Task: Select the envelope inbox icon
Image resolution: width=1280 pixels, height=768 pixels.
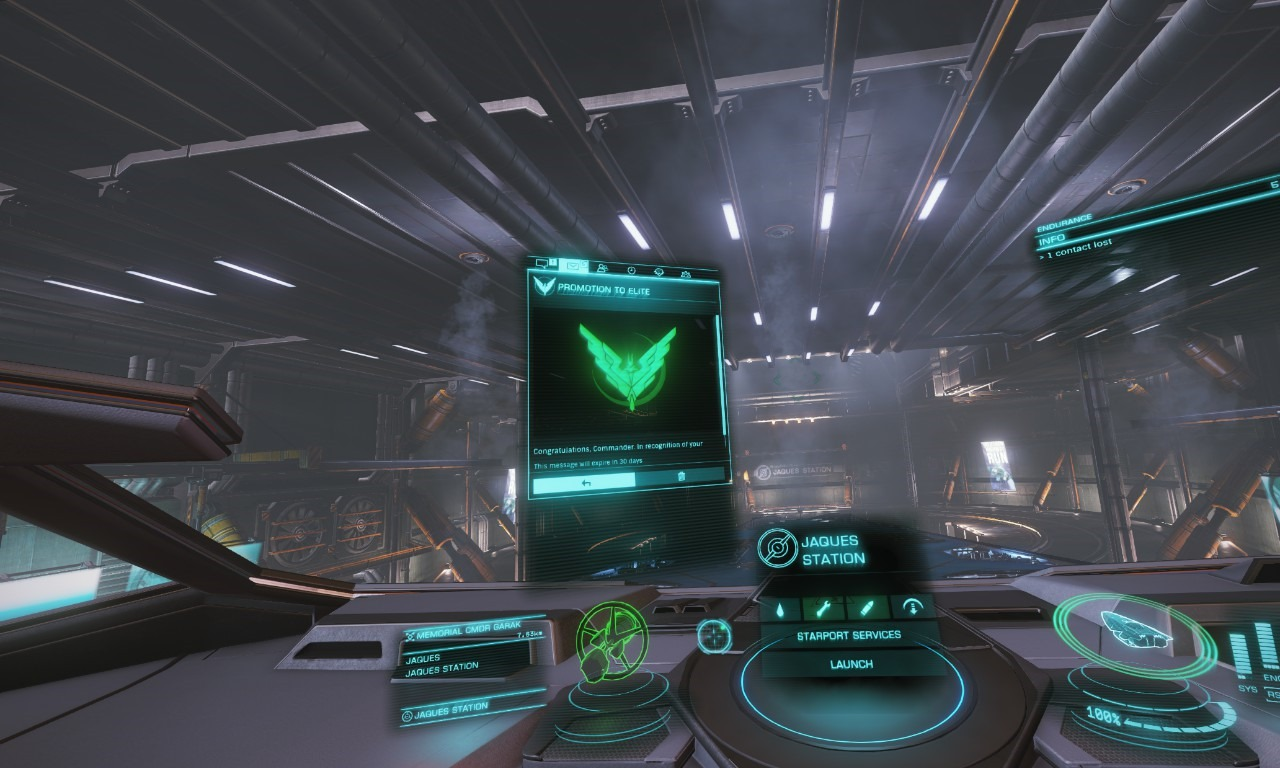Action: (573, 265)
